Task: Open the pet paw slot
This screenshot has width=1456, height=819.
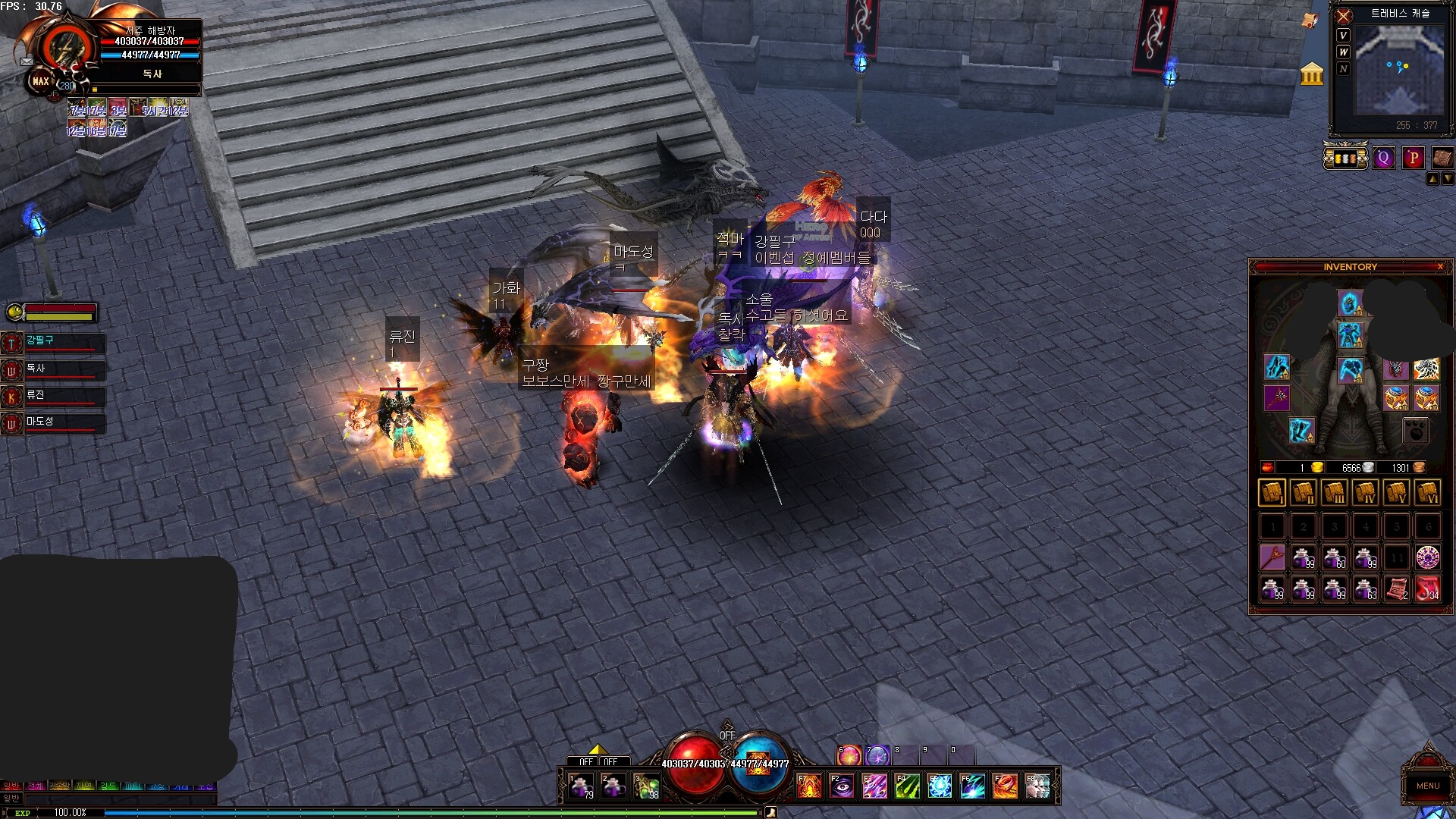Action: pos(1415,431)
